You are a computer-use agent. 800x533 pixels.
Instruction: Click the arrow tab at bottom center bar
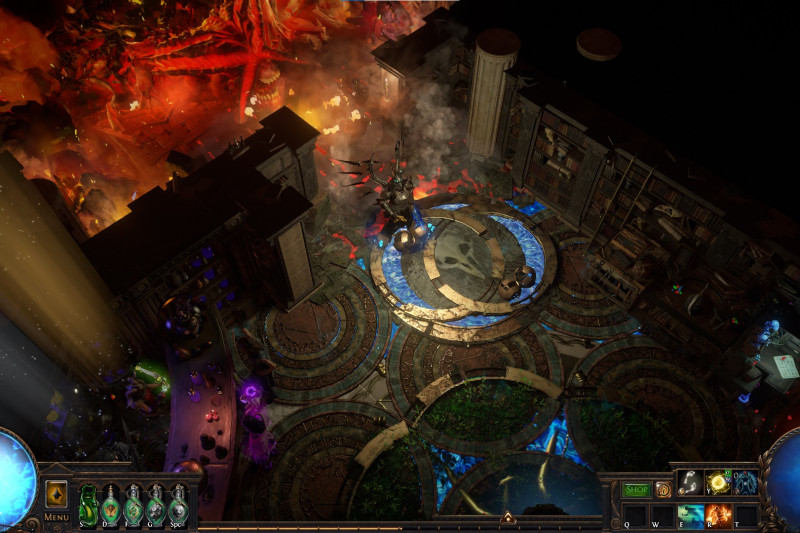click(x=507, y=518)
